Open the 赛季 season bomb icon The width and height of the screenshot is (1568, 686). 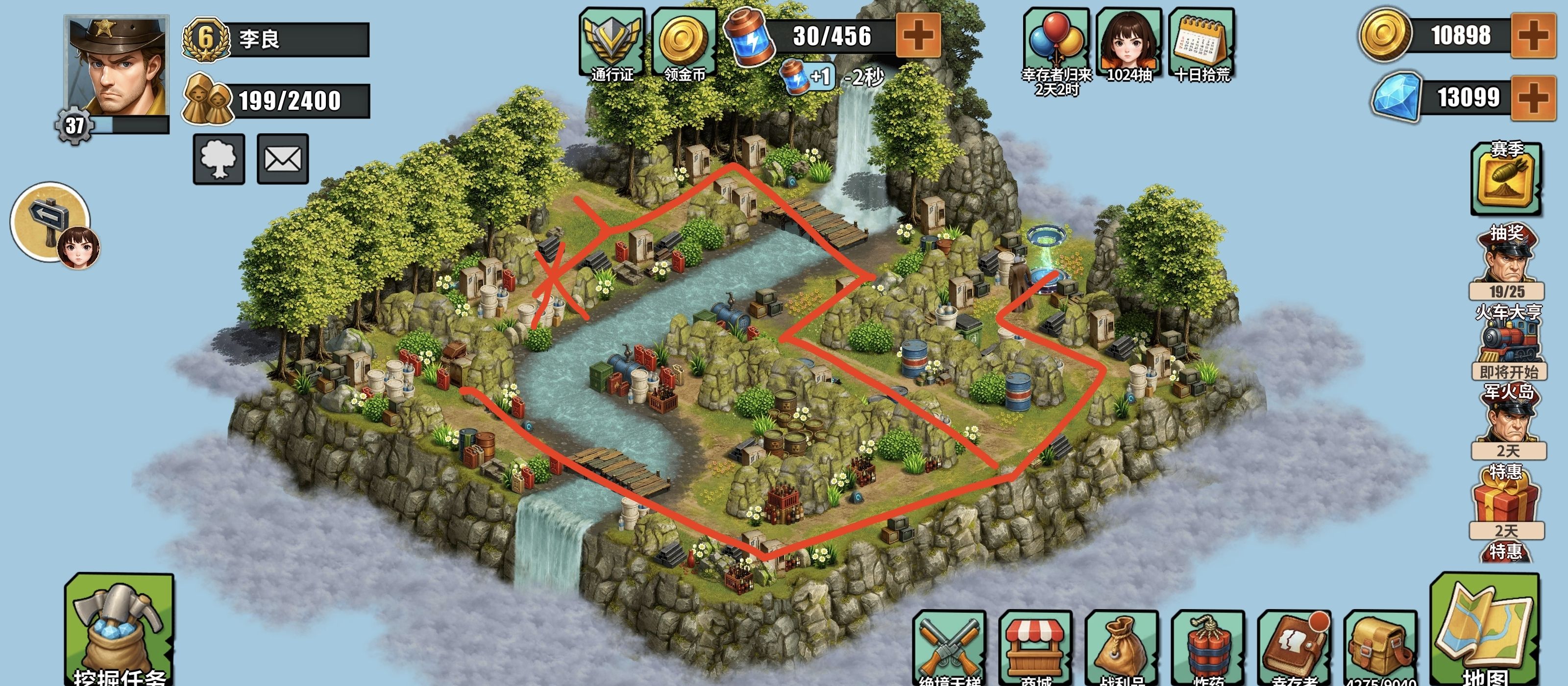point(1506,178)
